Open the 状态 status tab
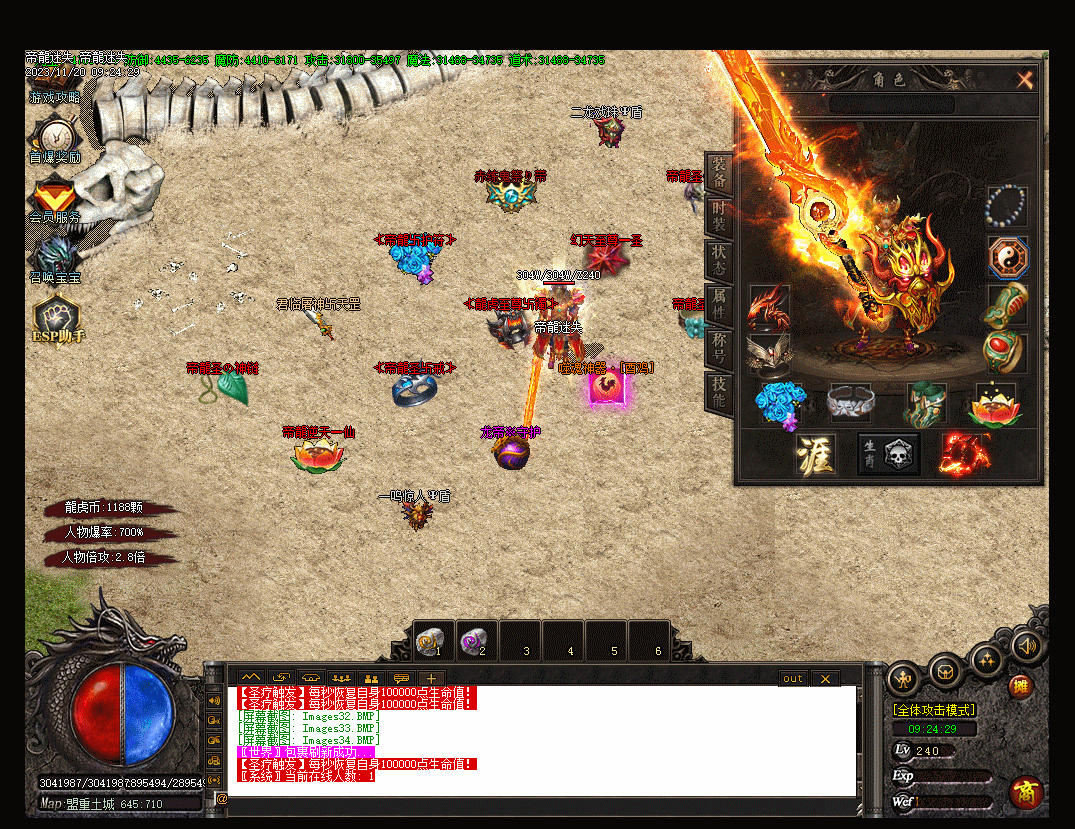 point(719,258)
